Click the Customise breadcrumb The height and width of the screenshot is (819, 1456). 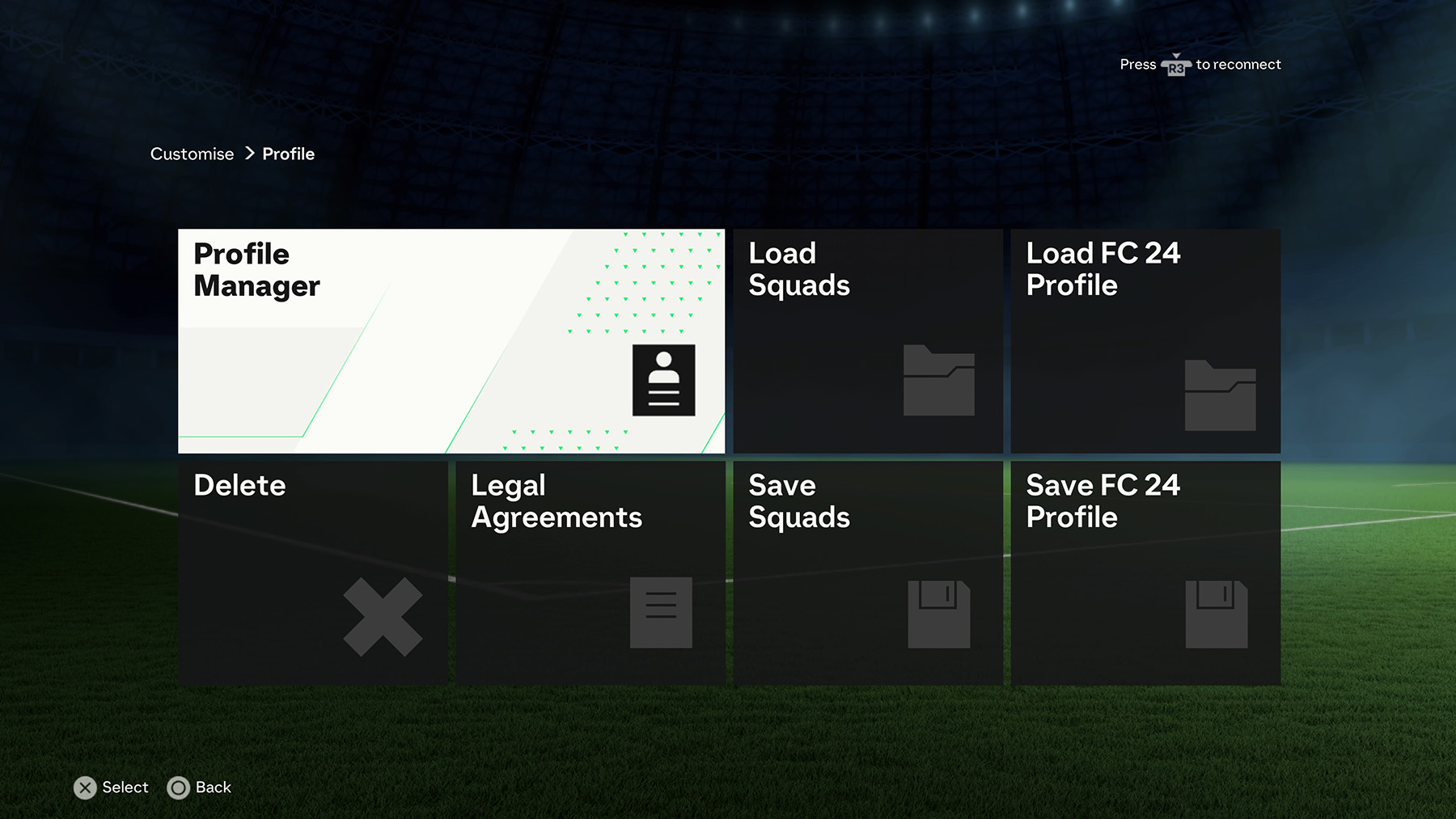tap(192, 154)
